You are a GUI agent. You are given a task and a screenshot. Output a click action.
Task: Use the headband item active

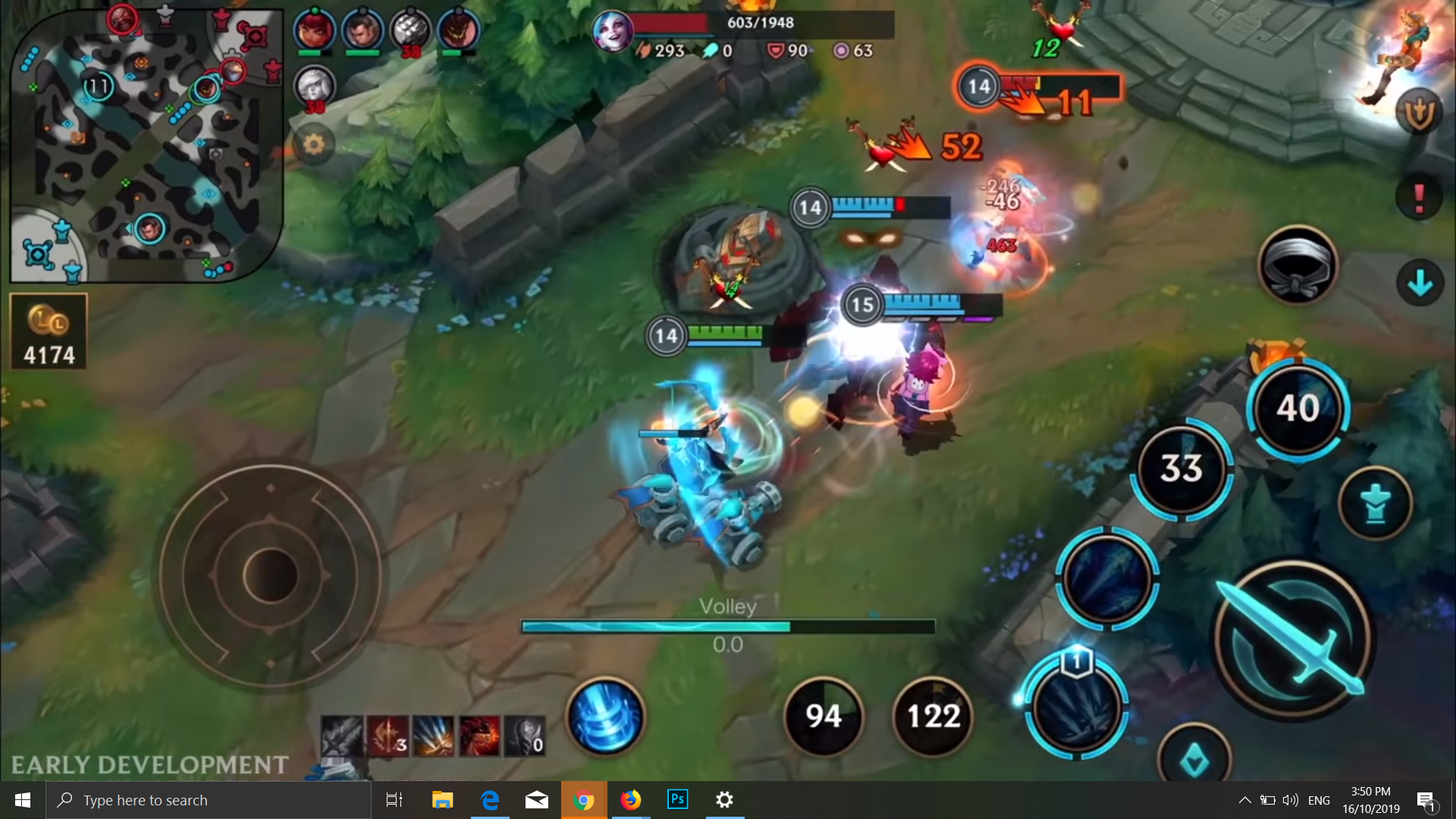pos(1298,265)
